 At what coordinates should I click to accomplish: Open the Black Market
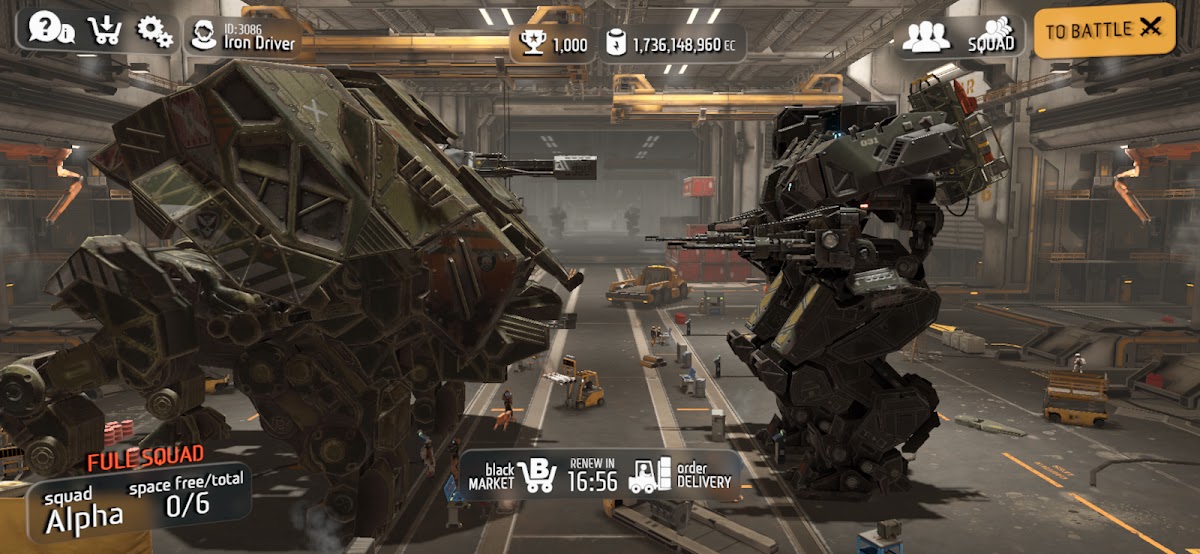pos(513,476)
